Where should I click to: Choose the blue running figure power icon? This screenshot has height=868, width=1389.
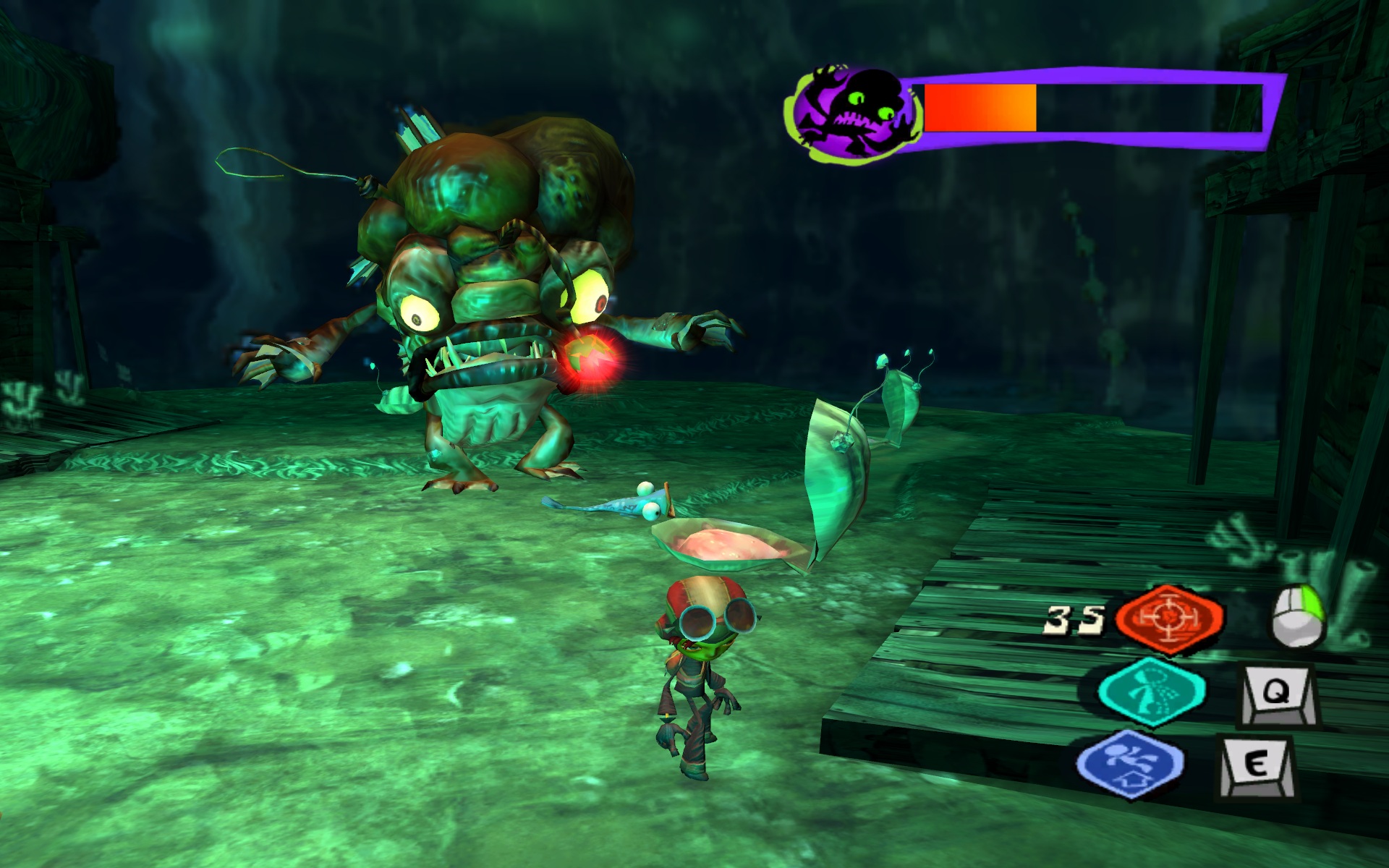1129,762
